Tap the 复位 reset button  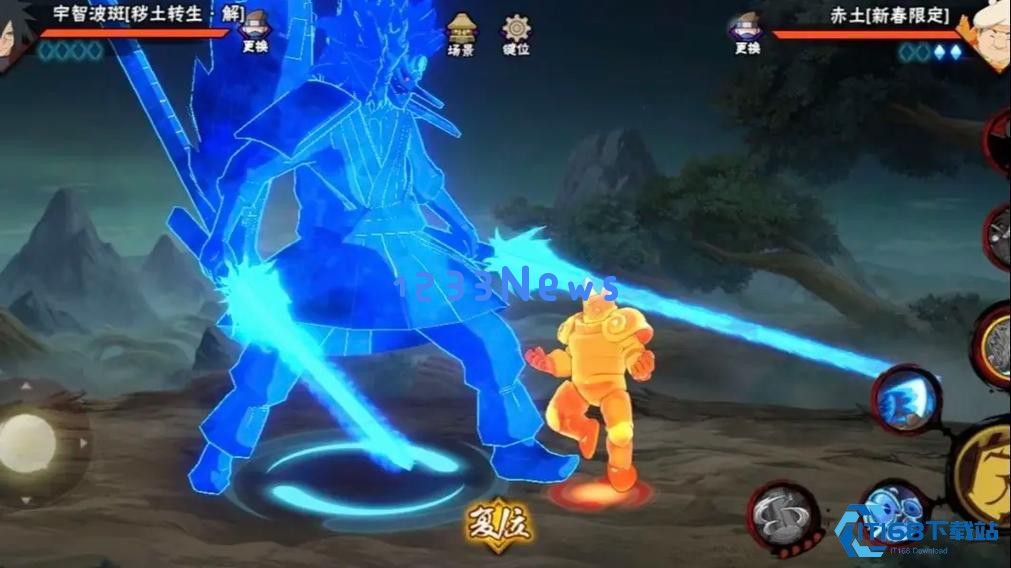pos(497,523)
